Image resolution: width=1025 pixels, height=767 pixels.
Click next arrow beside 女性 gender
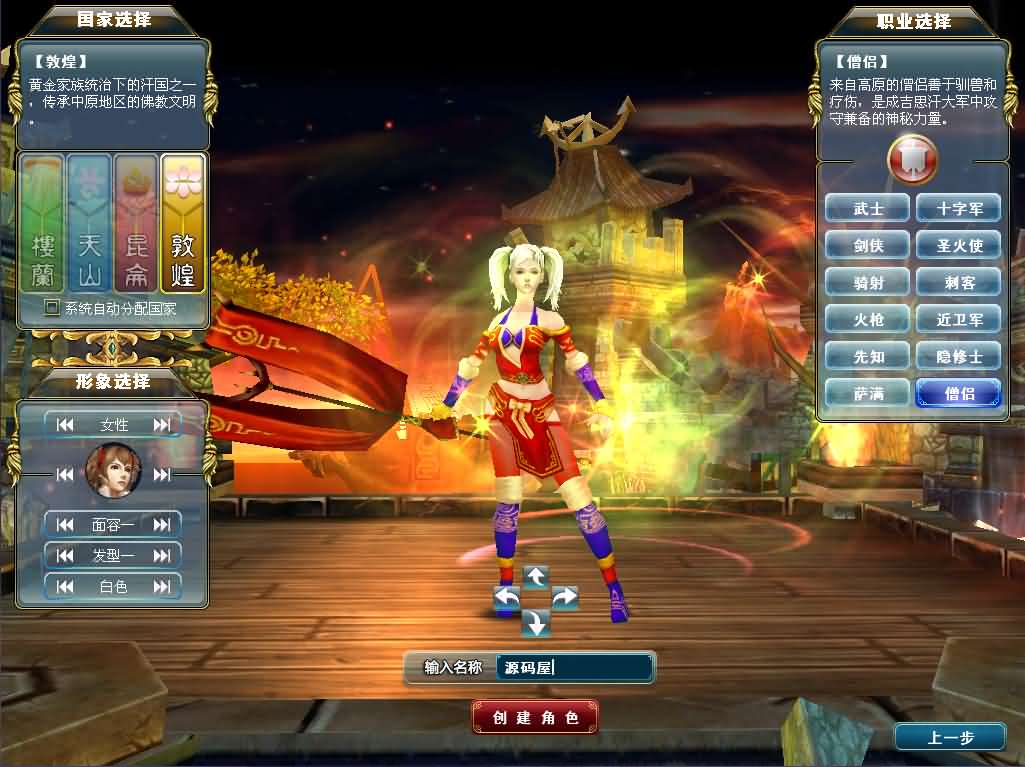162,425
